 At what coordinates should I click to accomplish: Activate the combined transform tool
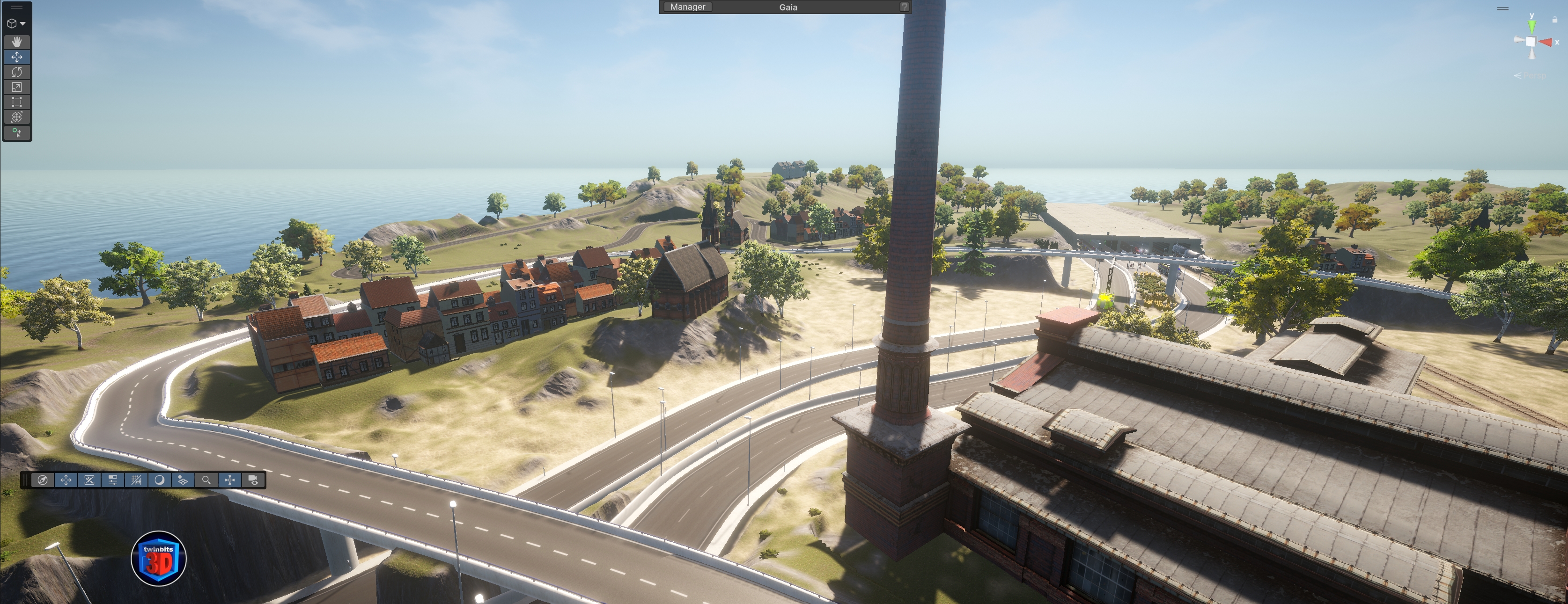[17, 117]
